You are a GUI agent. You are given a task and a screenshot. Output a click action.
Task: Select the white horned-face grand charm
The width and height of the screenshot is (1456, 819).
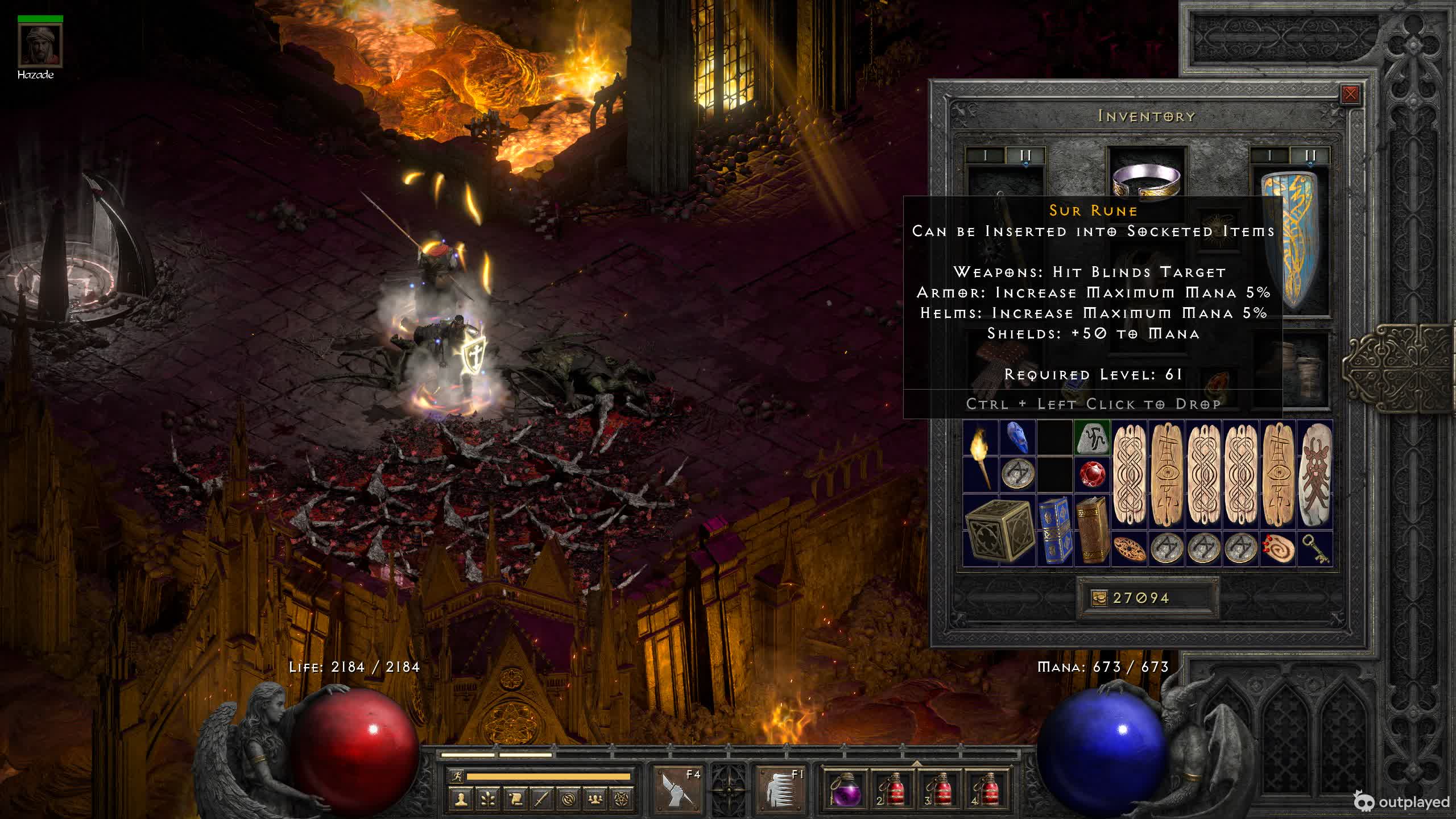pos(1315,474)
